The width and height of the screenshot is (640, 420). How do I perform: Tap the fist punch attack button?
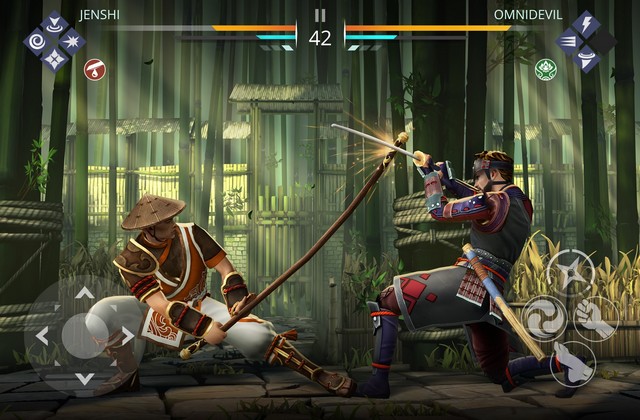(x=598, y=317)
